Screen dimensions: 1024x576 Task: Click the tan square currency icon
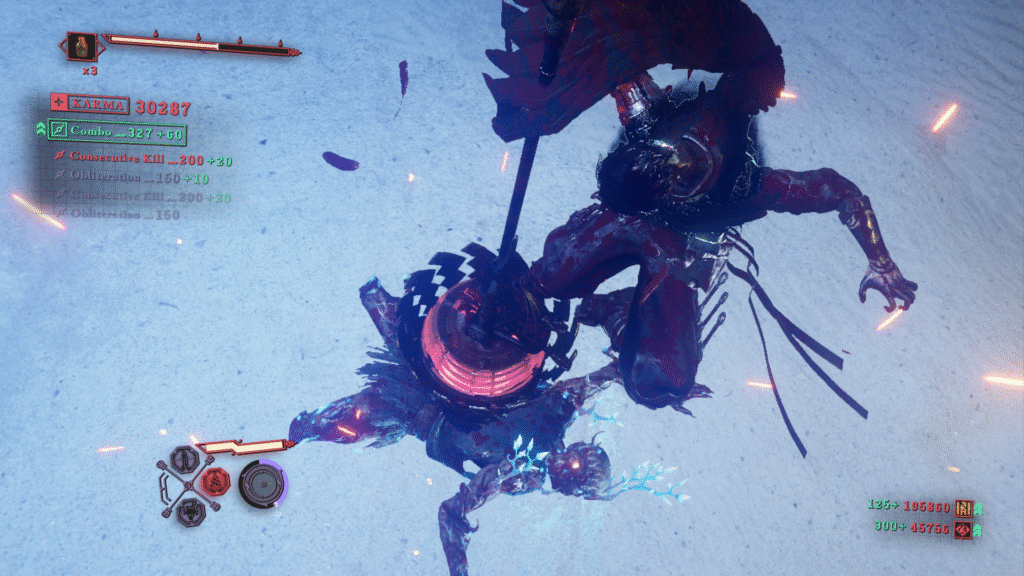[x=964, y=508]
